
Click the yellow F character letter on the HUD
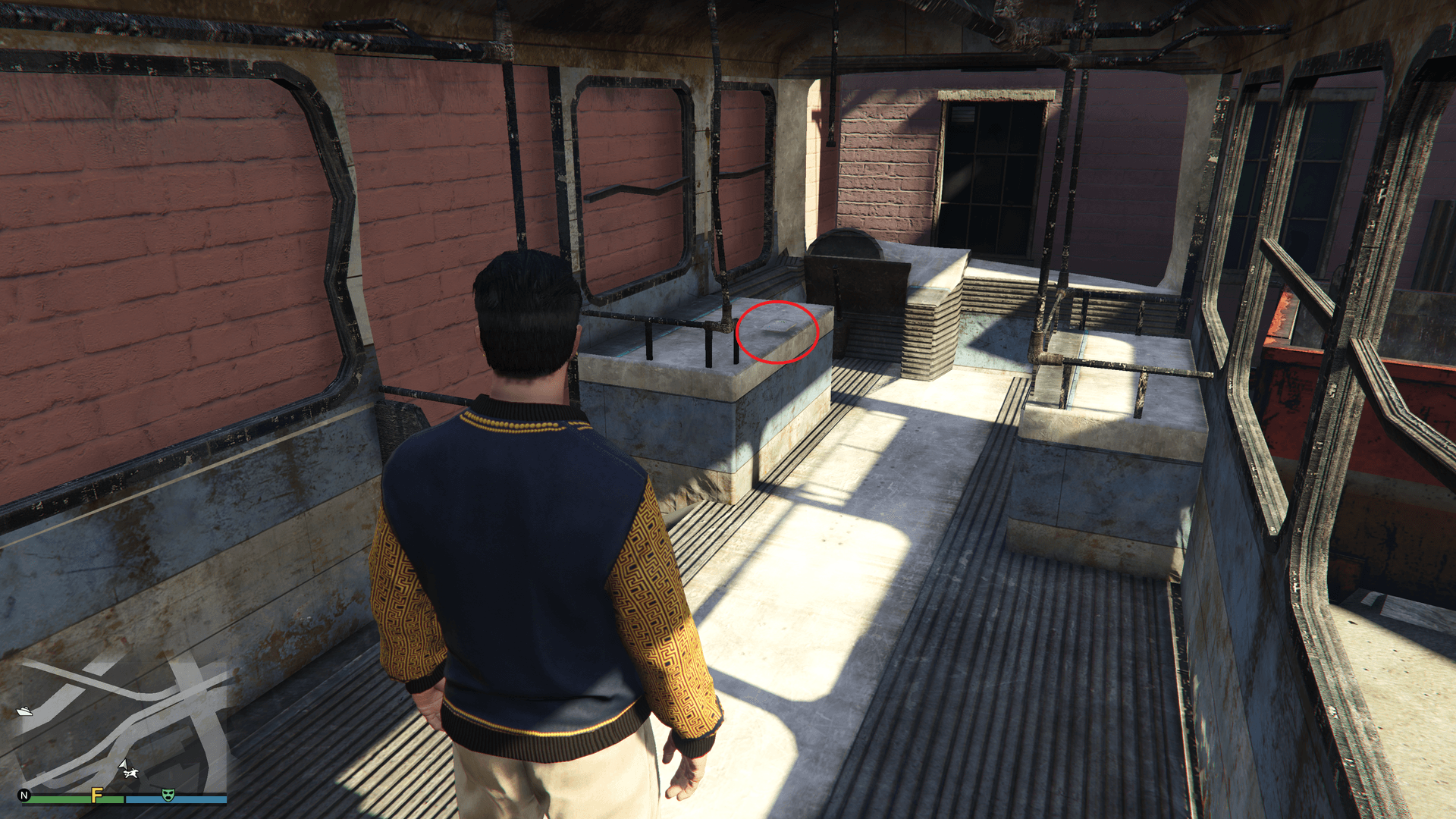(x=96, y=795)
